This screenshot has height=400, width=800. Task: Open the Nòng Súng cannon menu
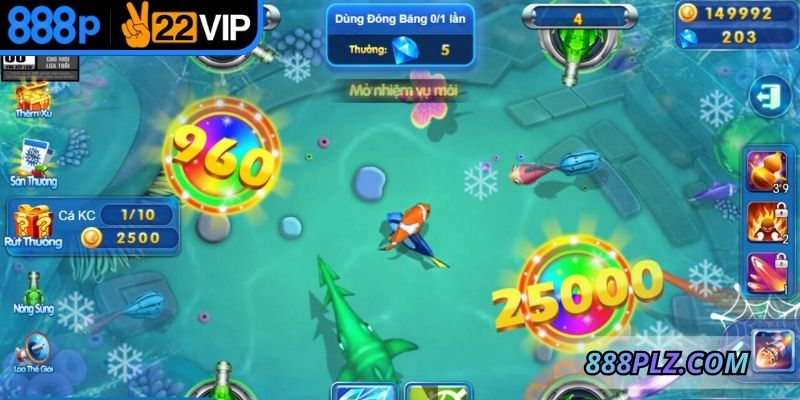[33, 291]
